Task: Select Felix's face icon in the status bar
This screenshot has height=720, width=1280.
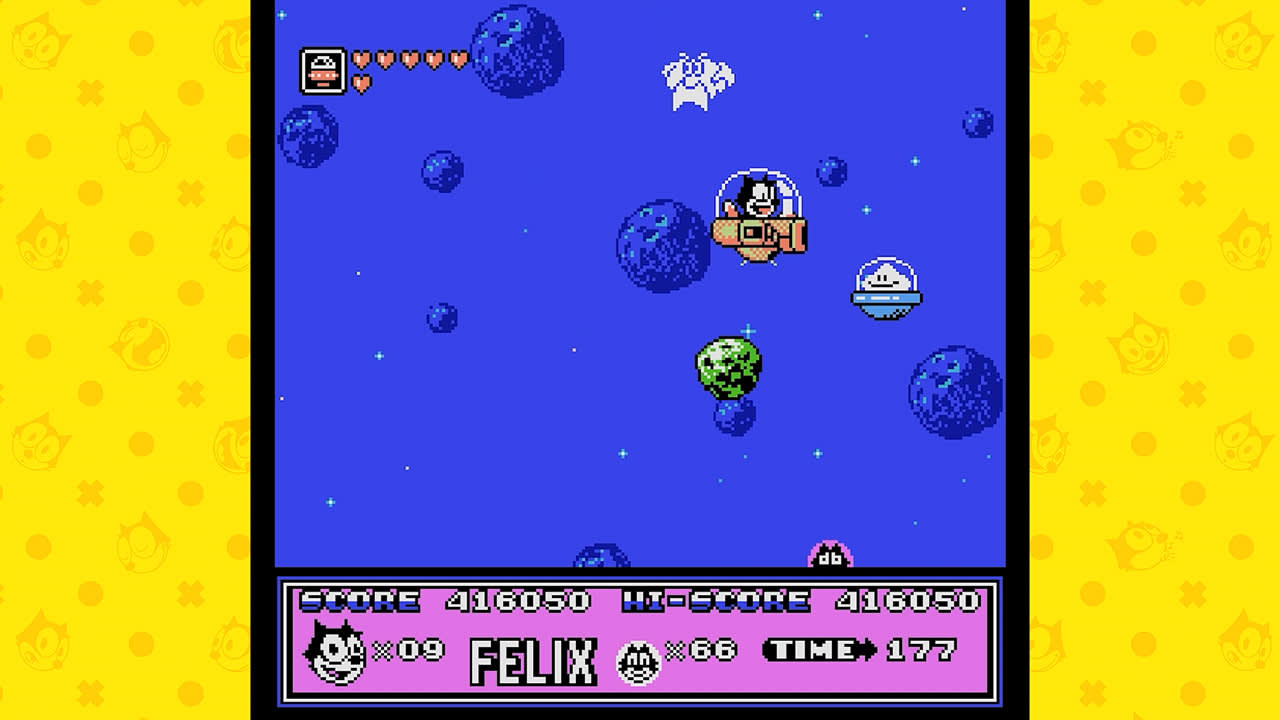Action: point(335,653)
